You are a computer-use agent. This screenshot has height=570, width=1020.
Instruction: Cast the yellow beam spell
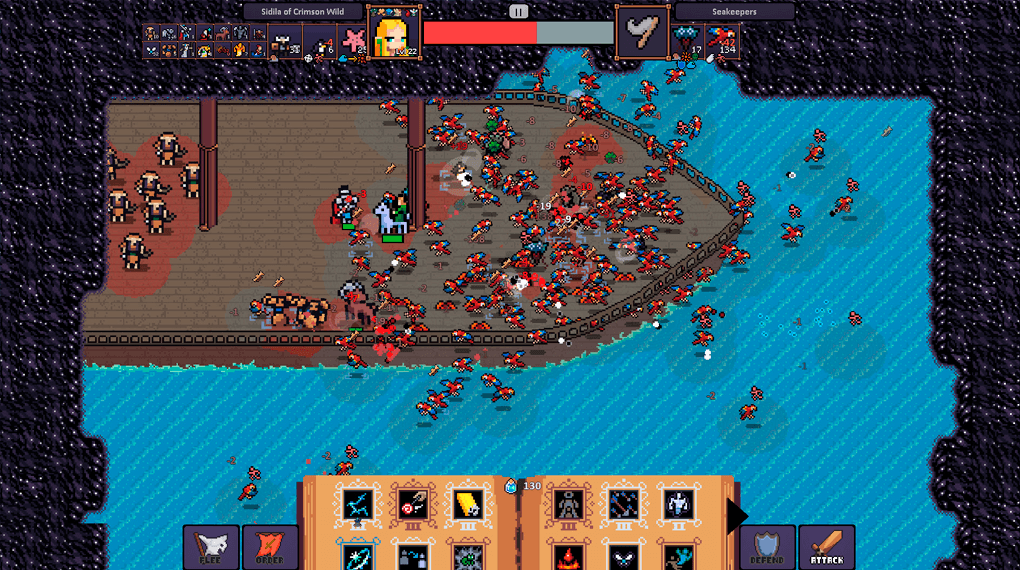(467, 505)
